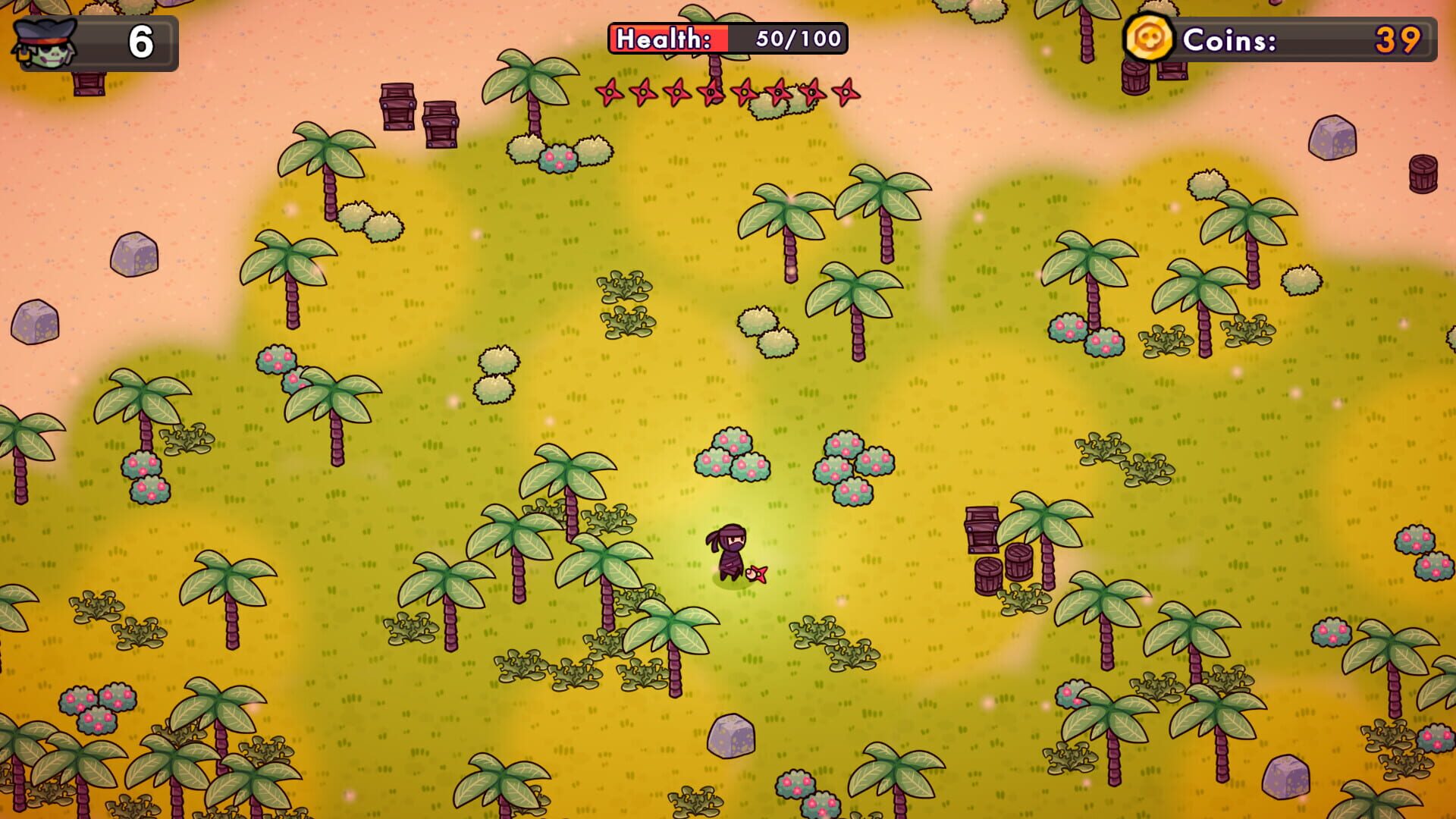
Task: Select the first shuriken in the ammo row
Action: coord(609,93)
